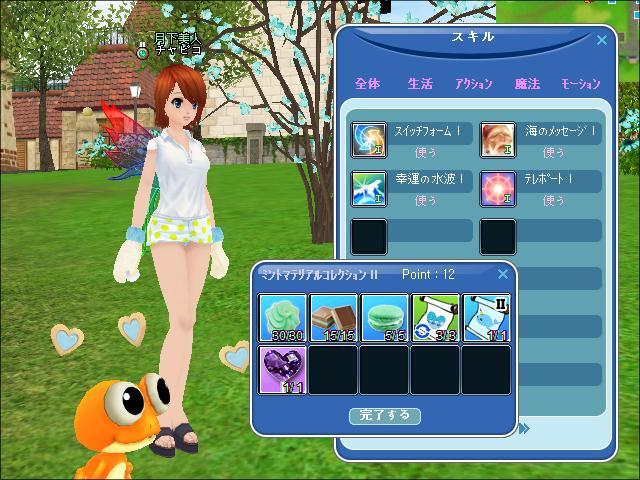Use the 幸運の水波 skill via 使う

(x=426, y=201)
